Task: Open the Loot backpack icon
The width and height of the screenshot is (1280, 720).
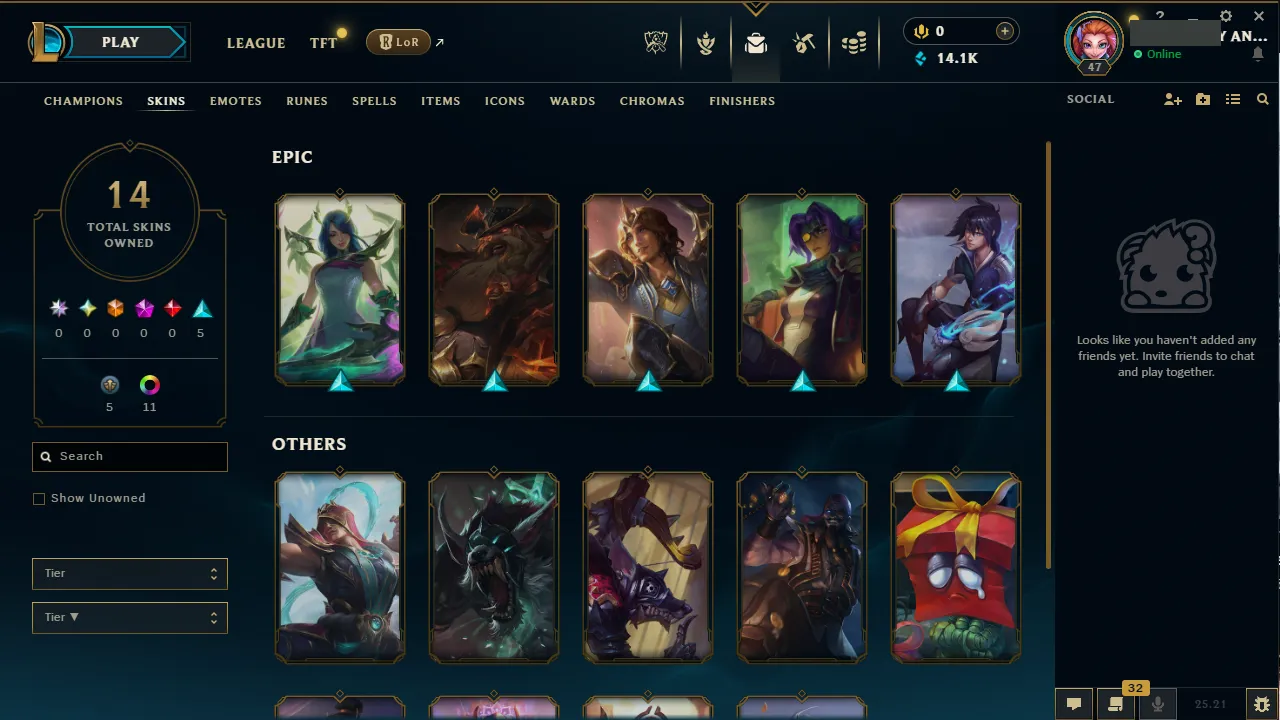Action: (756, 42)
